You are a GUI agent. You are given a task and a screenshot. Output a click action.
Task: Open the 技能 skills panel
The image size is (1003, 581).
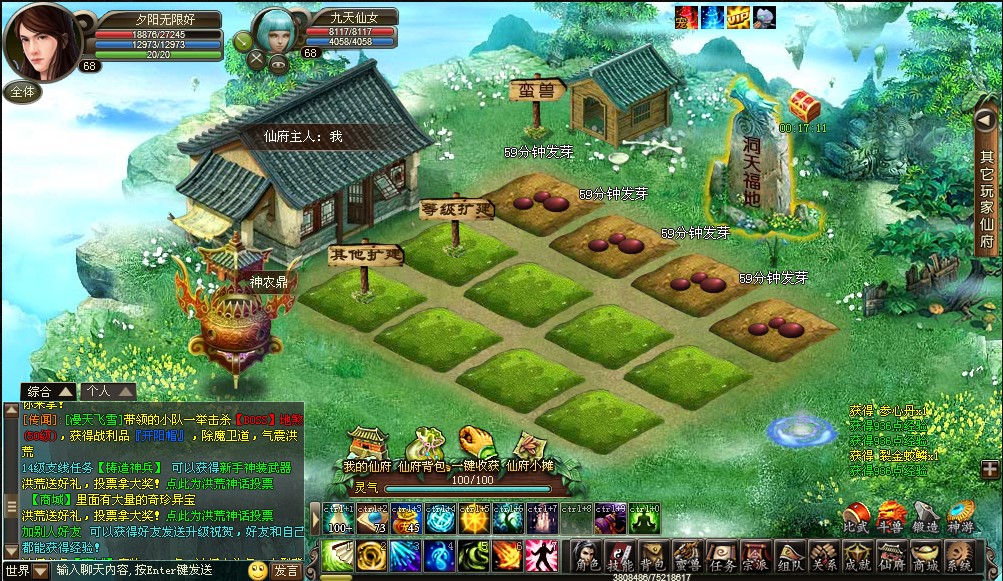[621, 557]
